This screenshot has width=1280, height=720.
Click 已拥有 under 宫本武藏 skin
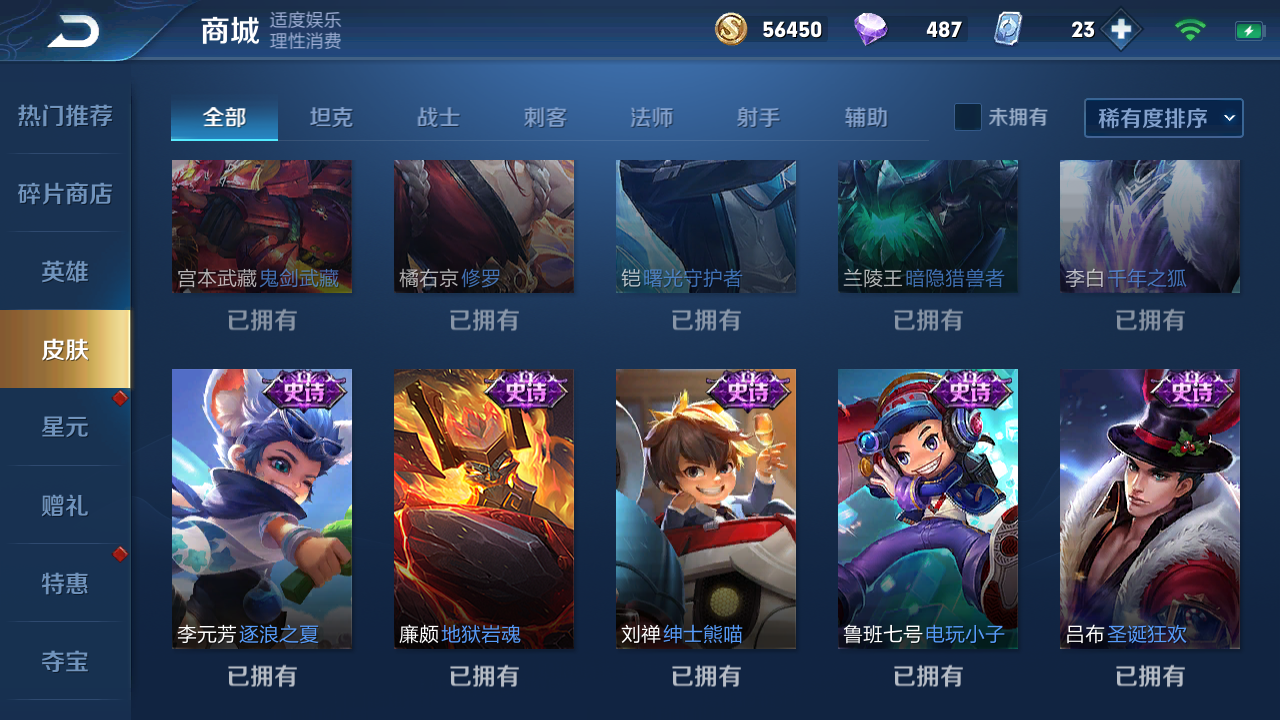[x=261, y=321]
